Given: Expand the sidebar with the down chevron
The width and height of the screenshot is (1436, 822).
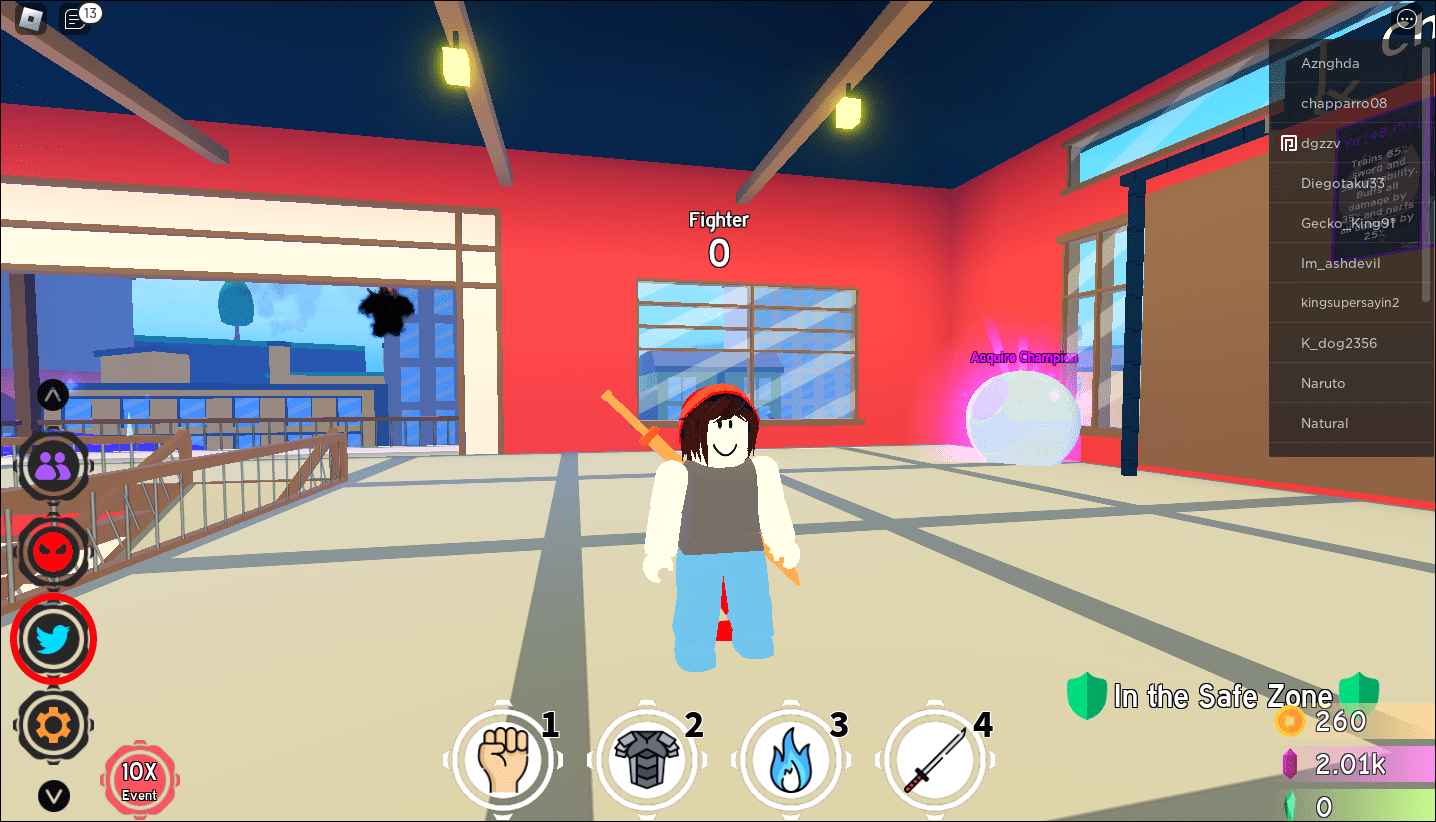Looking at the screenshot, I should click(53, 797).
